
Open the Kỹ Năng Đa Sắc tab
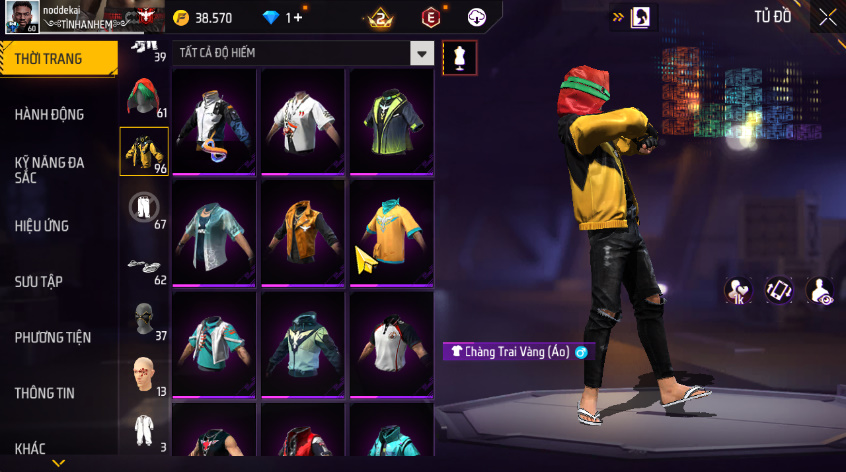pos(50,170)
